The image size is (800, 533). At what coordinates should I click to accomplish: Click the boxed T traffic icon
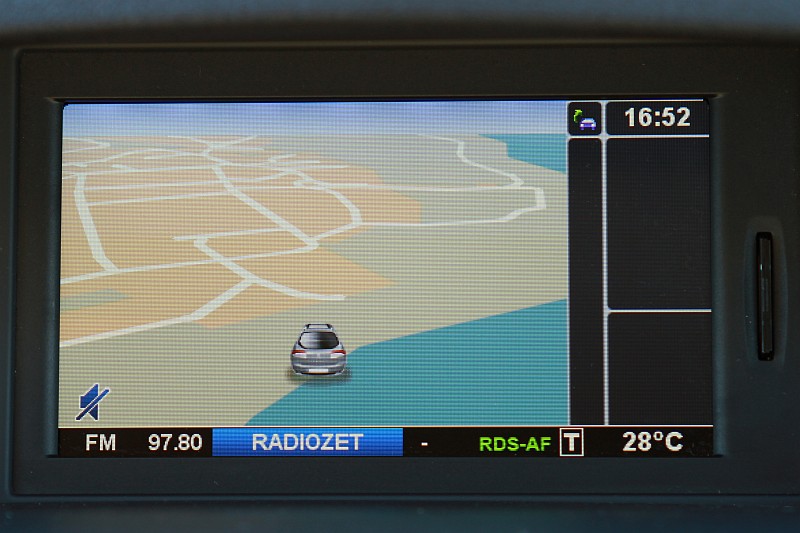pyautogui.click(x=571, y=442)
